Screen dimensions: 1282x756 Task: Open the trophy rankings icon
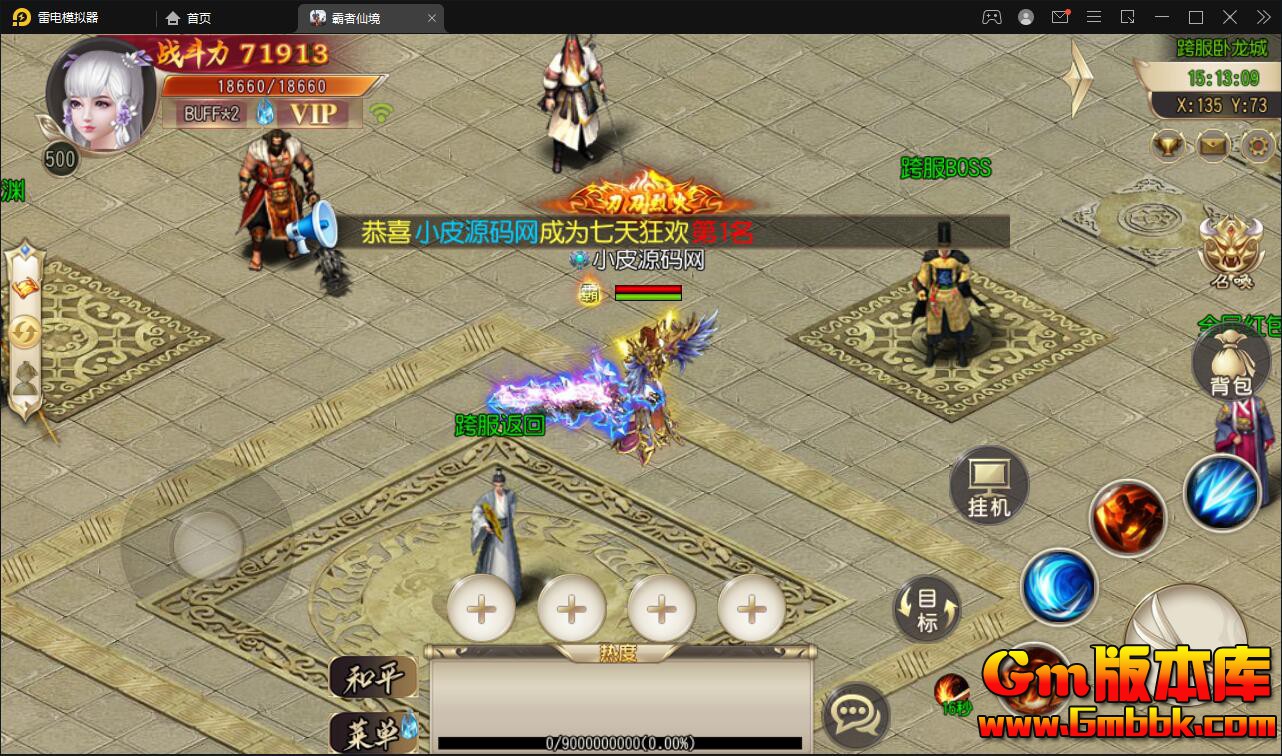[1168, 146]
